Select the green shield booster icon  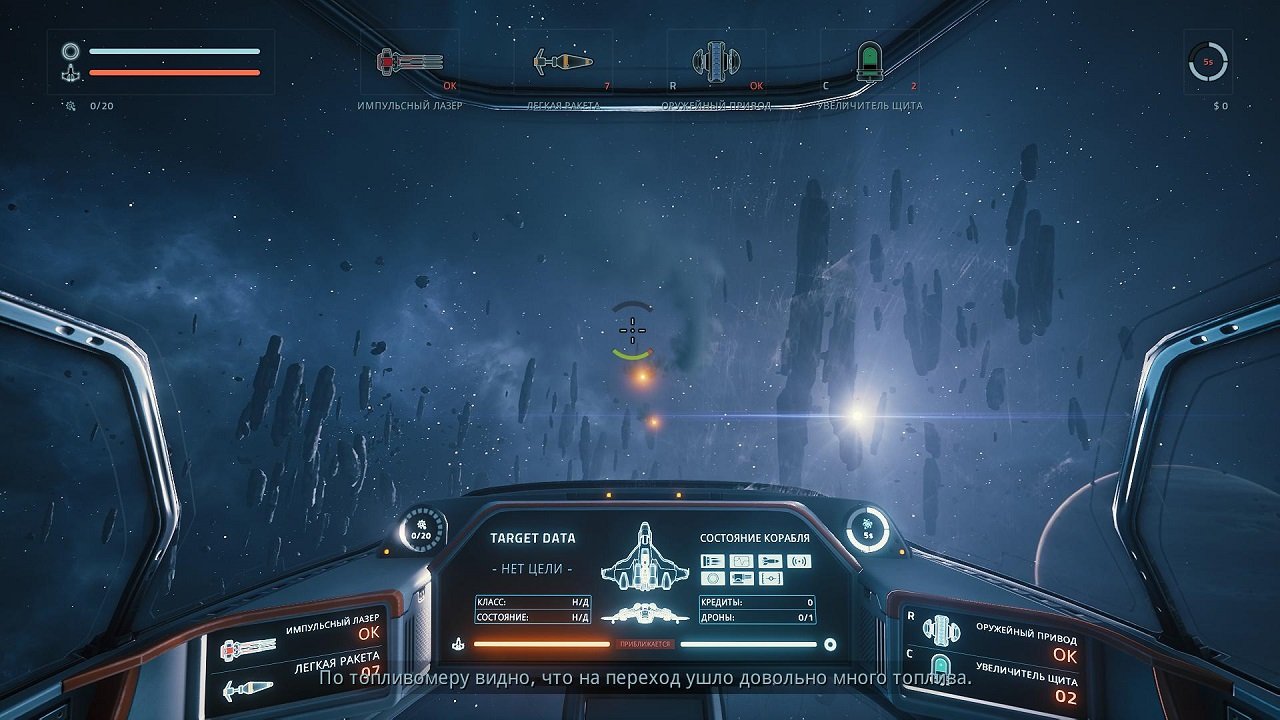pyautogui.click(x=872, y=62)
